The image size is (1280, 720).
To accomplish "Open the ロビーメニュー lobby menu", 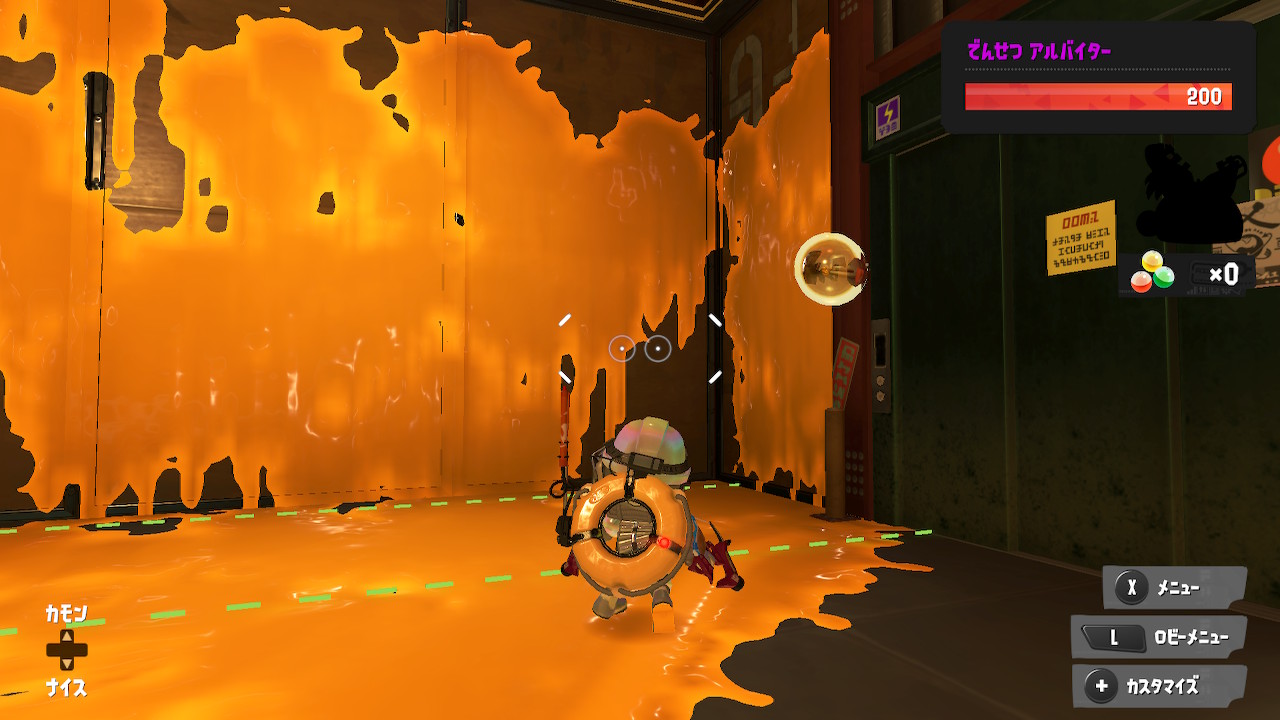I will coord(1160,637).
